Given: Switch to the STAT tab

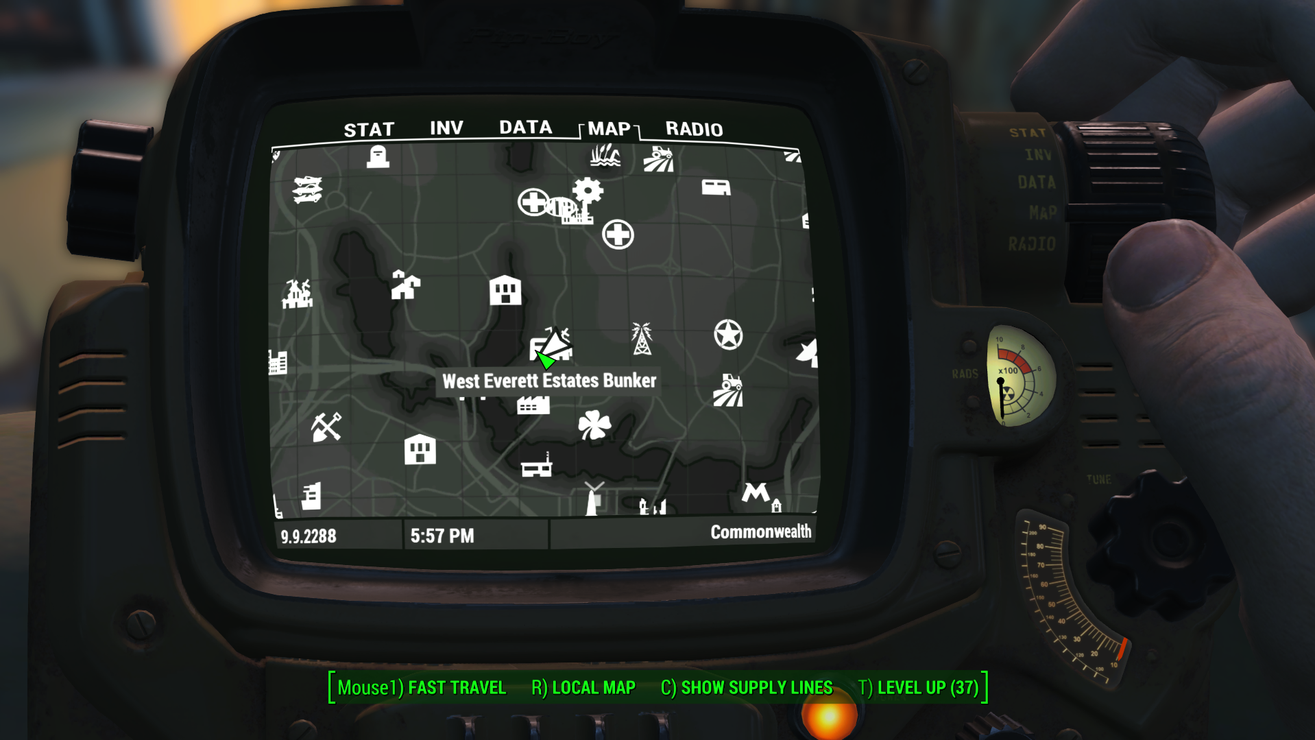Looking at the screenshot, I should [369, 130].
